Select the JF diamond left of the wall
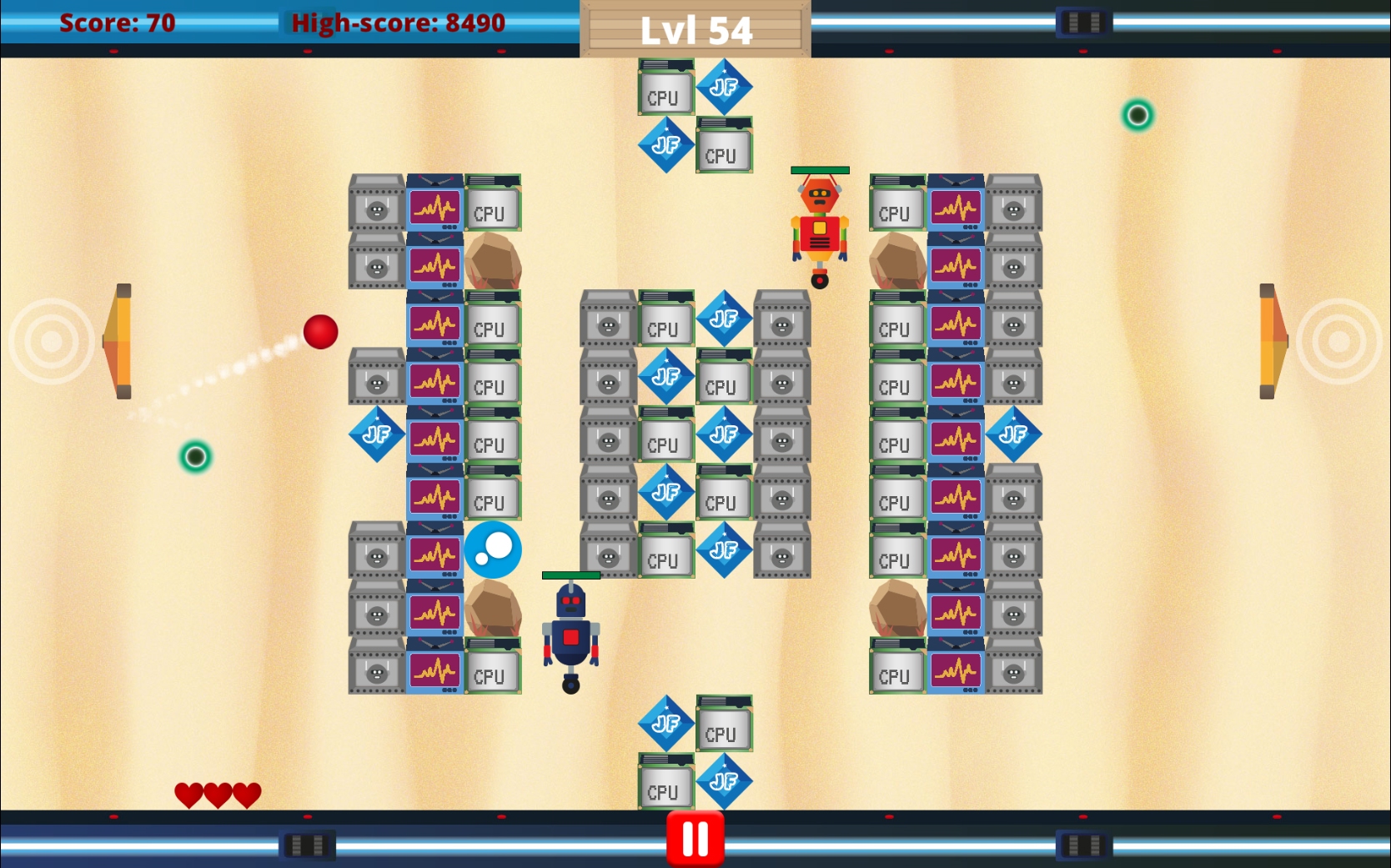The width and height of the screenshot is (1391, 868). pos(376,434)
